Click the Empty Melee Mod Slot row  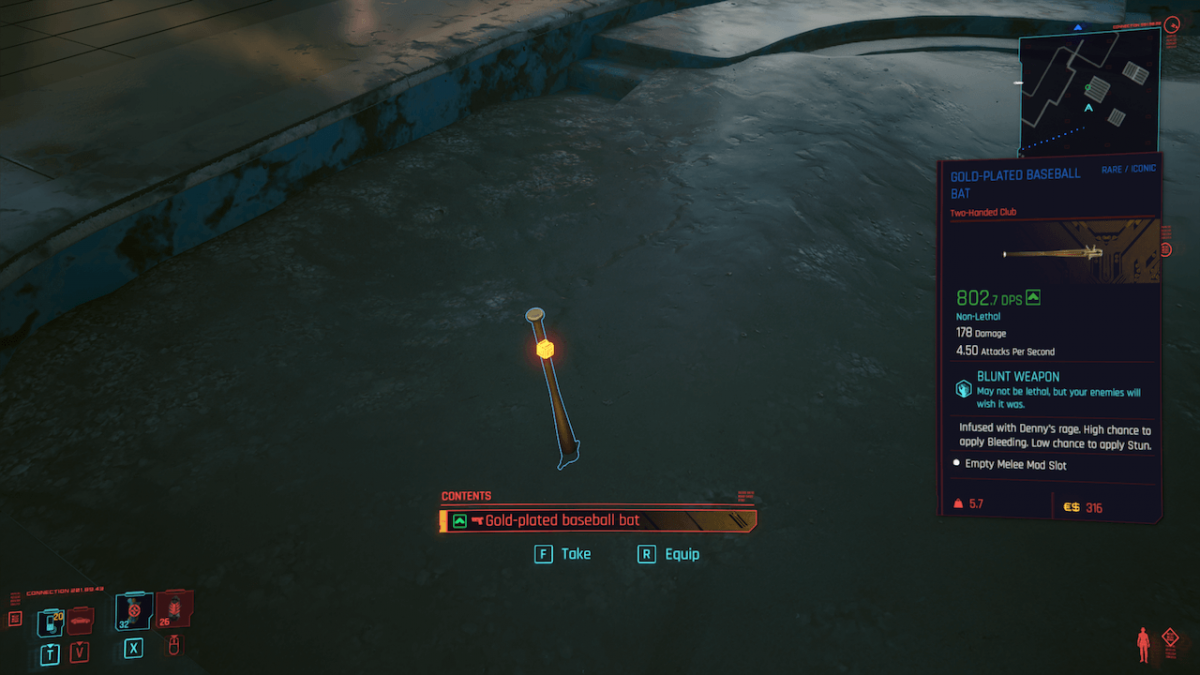[x=1015, y=464]
